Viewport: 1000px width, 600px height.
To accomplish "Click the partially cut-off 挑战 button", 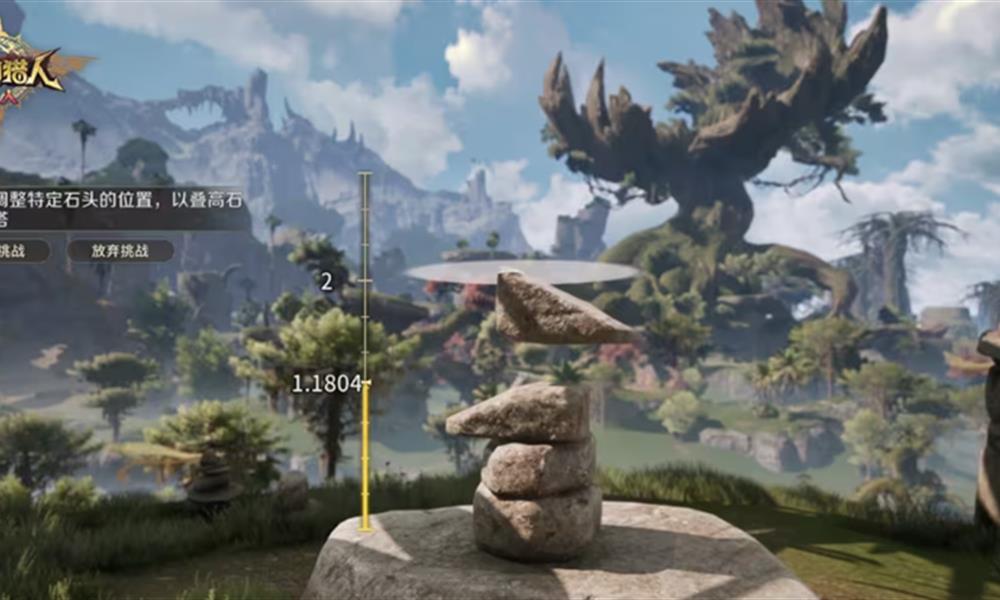I will pos(22,251).
